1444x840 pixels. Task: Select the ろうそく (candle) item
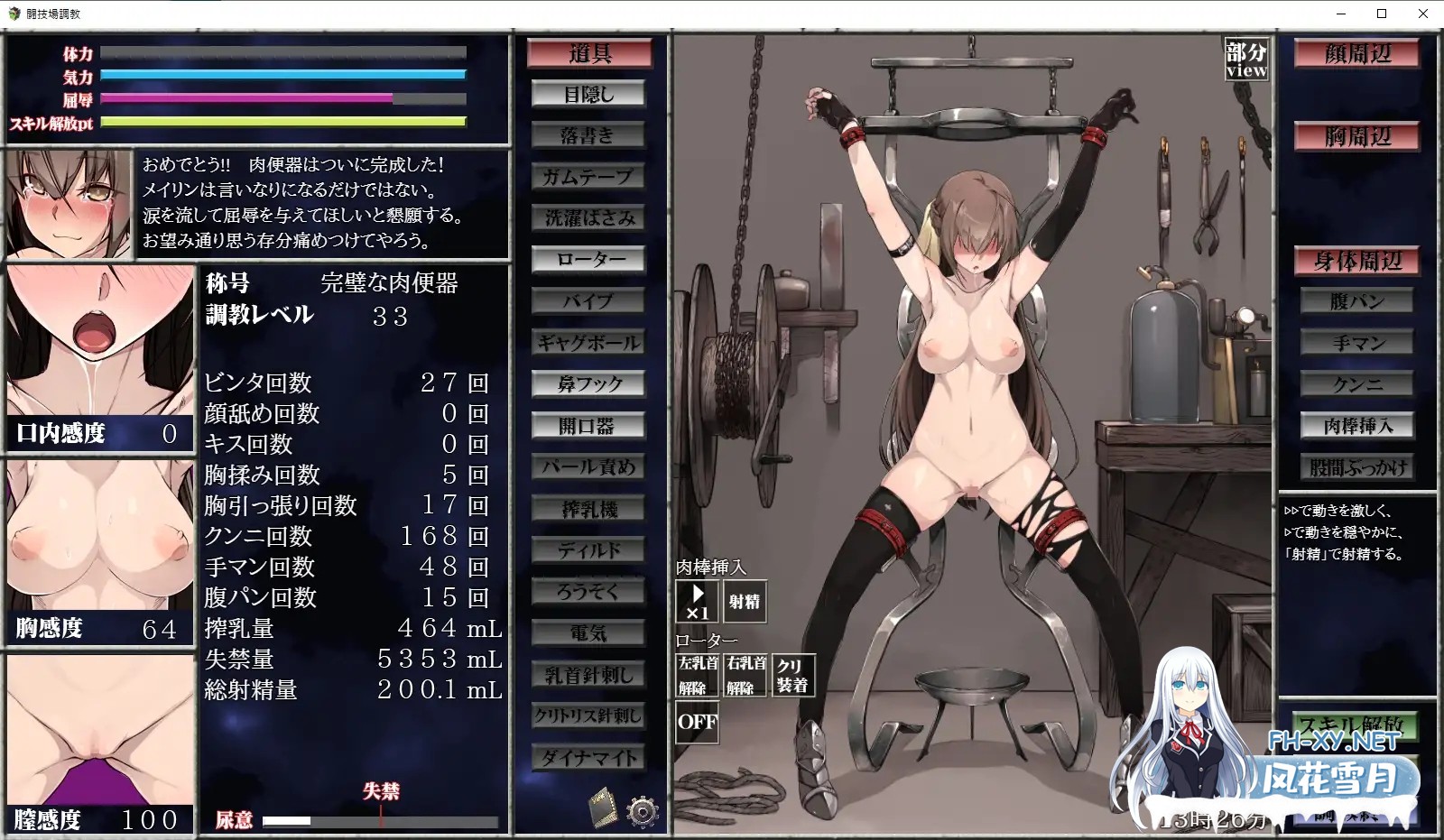589,591
